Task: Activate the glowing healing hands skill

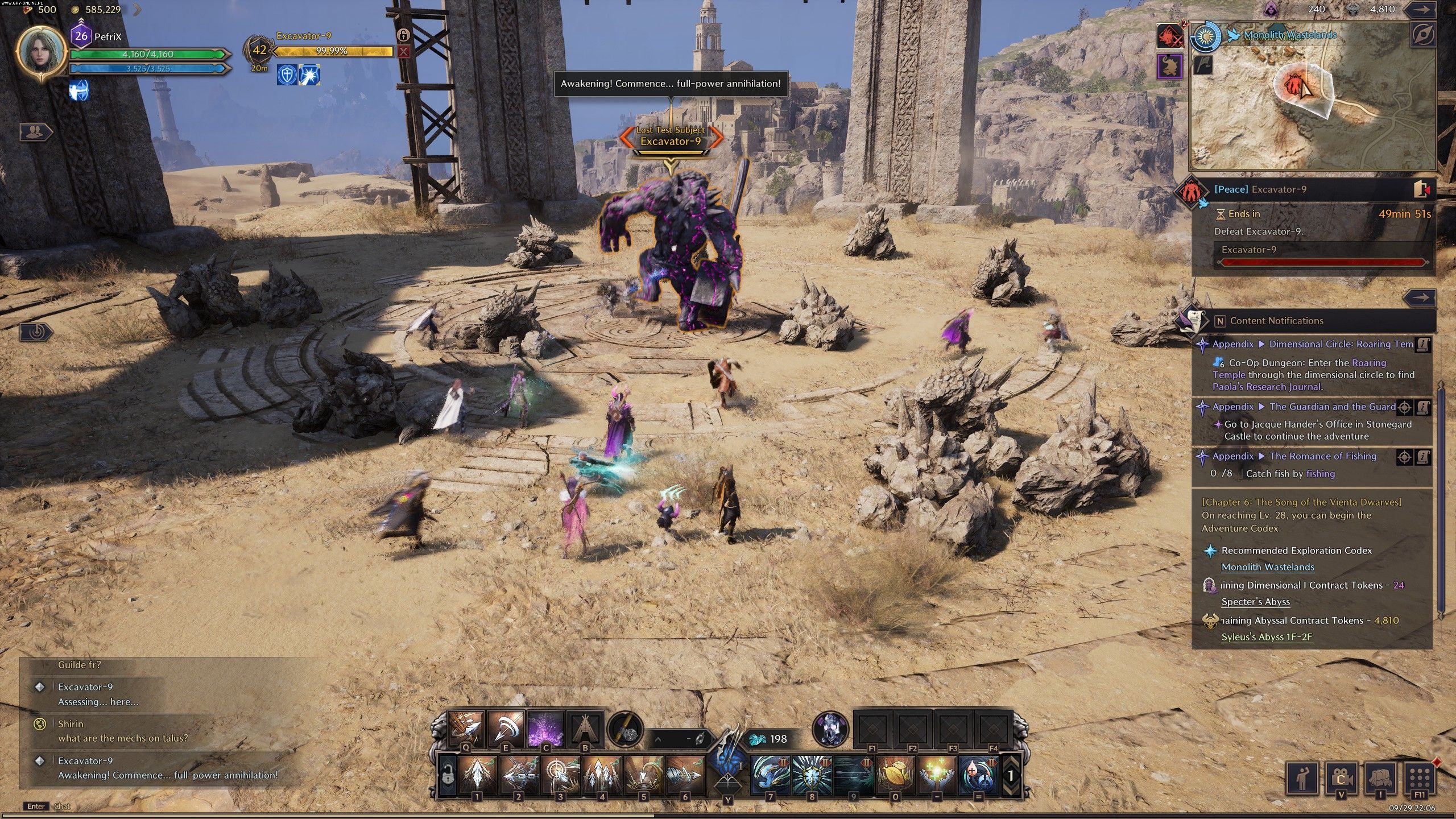Action: click(937, 774)
